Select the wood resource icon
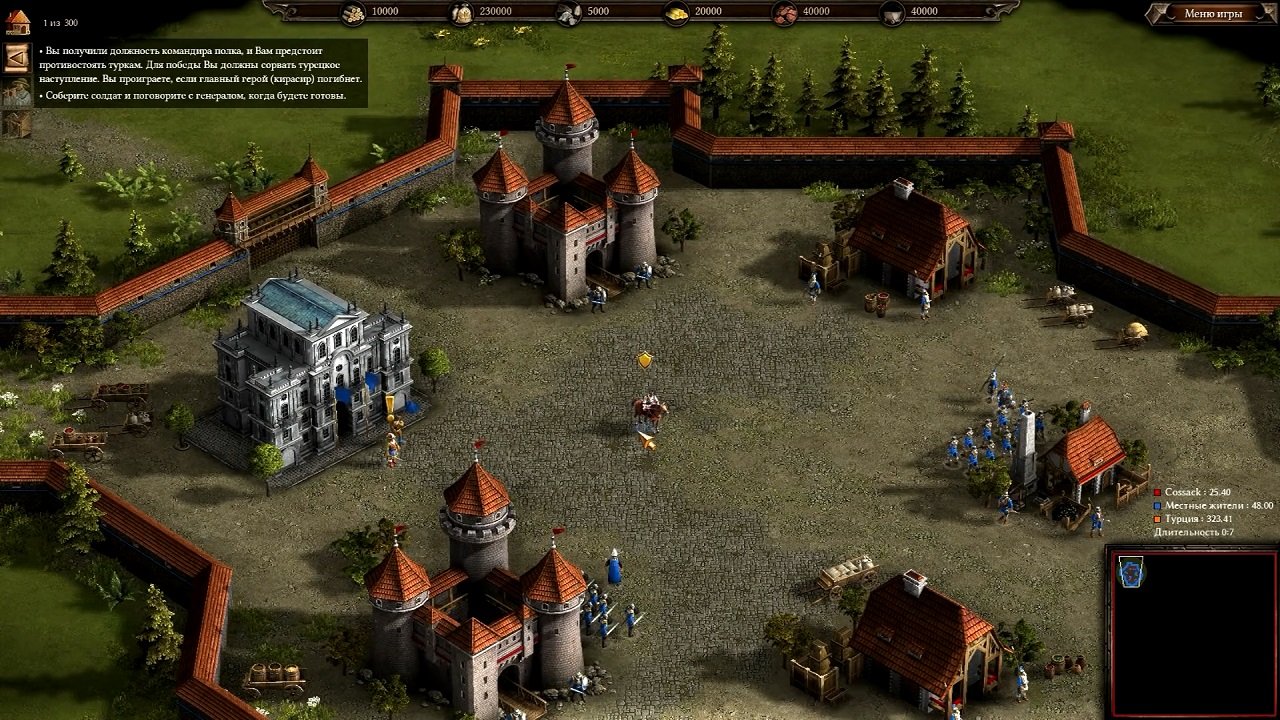Viewport: 1280px width, 720px height. click(x=355, y=13)
